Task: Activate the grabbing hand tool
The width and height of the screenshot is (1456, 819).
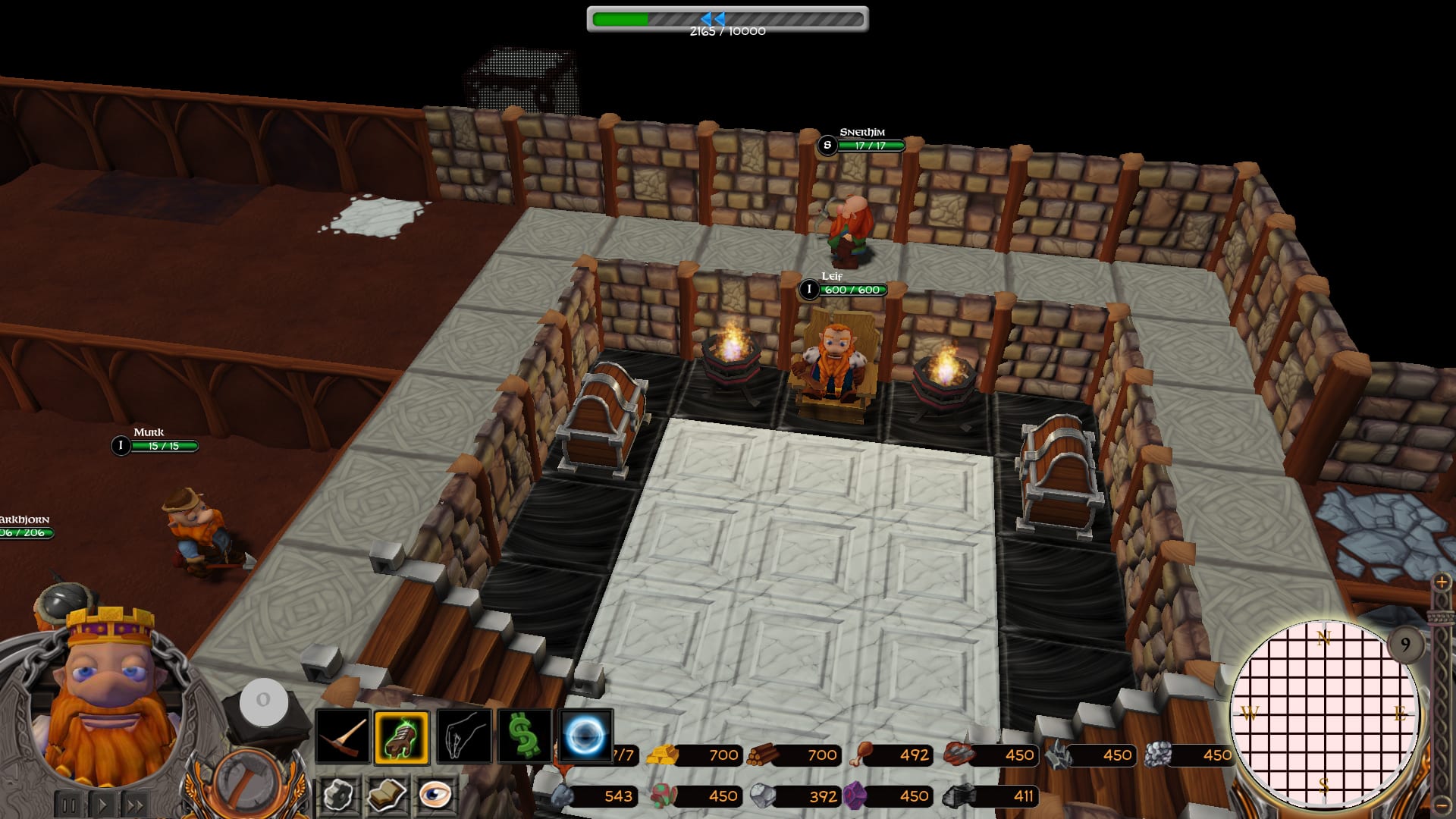Action: pyautogui.click(x=463, y=736)
